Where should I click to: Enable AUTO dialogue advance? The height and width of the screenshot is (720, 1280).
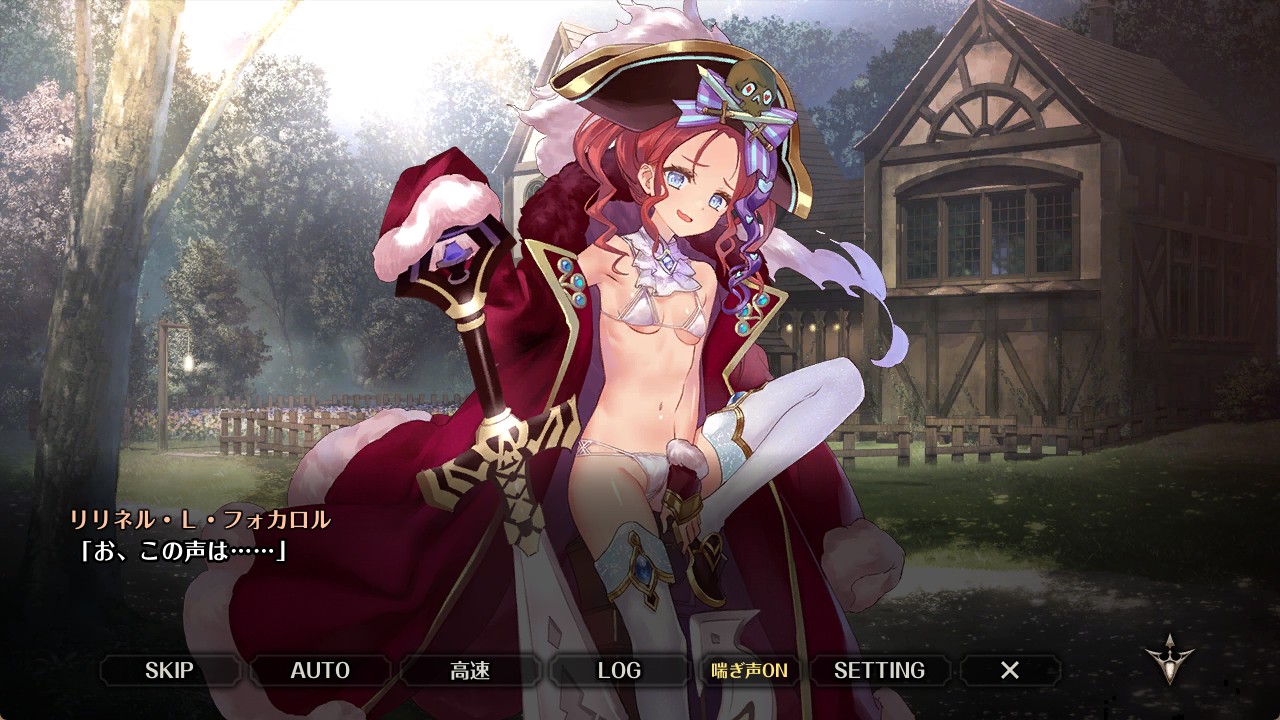coord(320,670)
